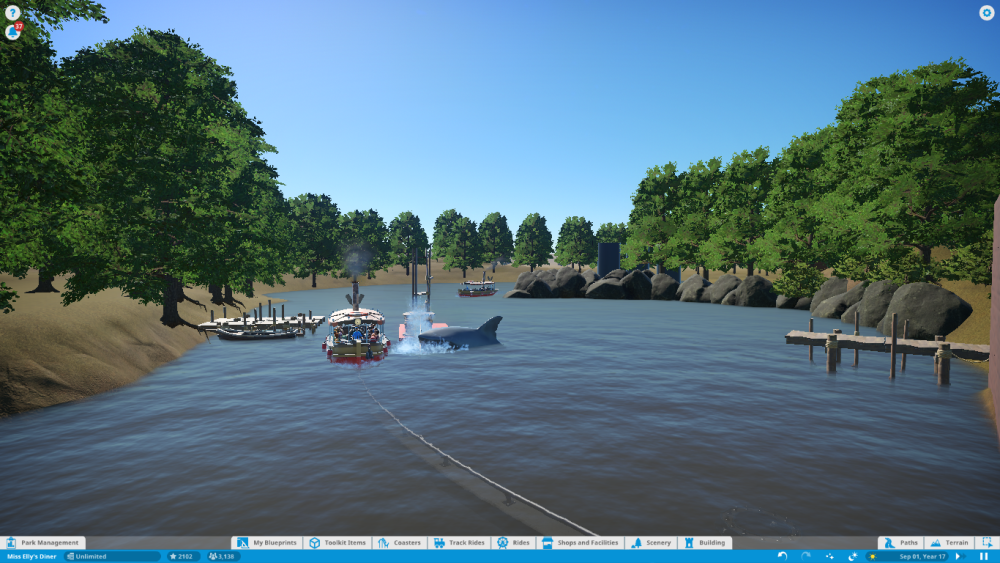Undo the last action

click(782, 556)
